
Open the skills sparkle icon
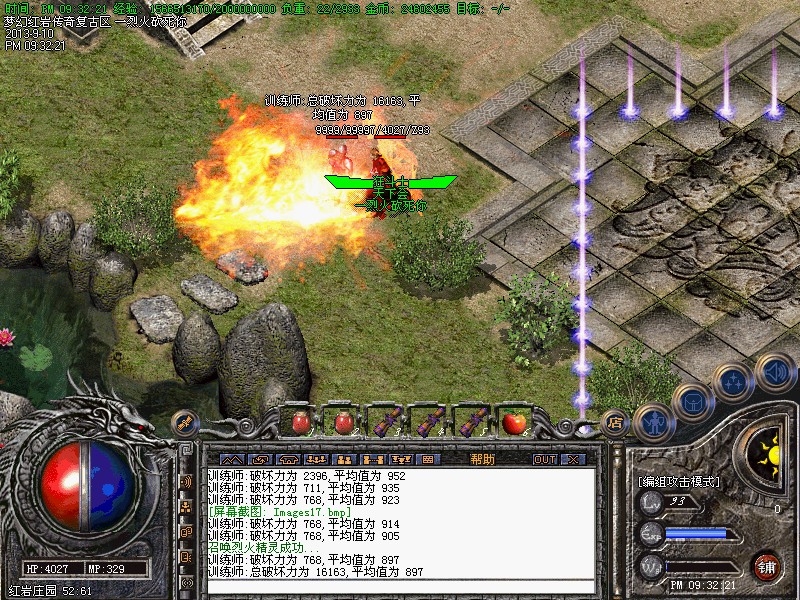tap(734, 381)
